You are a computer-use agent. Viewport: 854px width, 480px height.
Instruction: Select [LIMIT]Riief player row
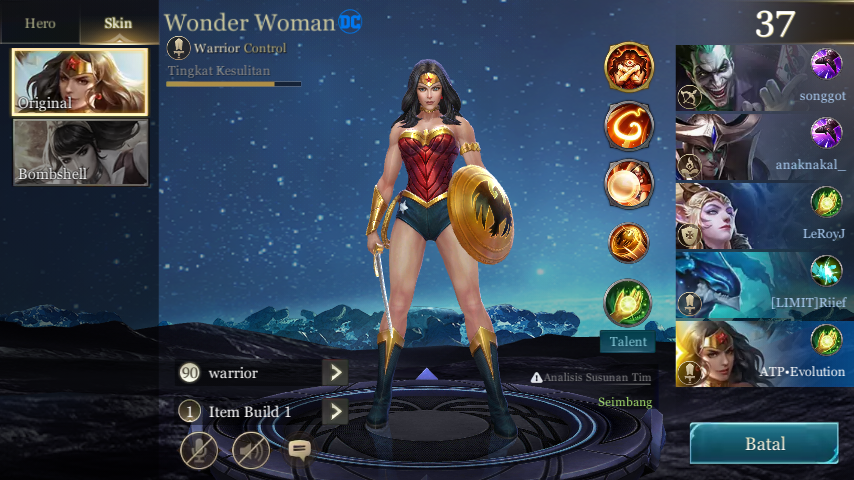pyautogui.click(x=764, y=284)
